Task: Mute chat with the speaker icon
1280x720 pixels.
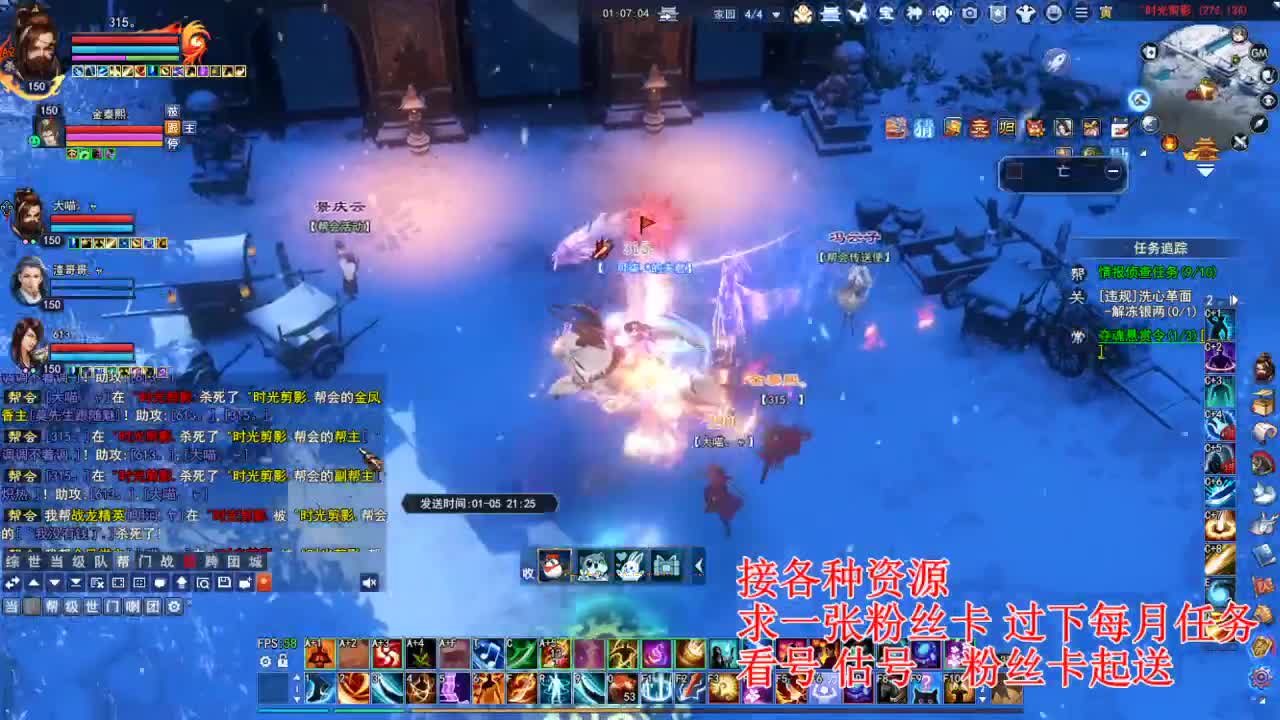Action: pos(370,581)
